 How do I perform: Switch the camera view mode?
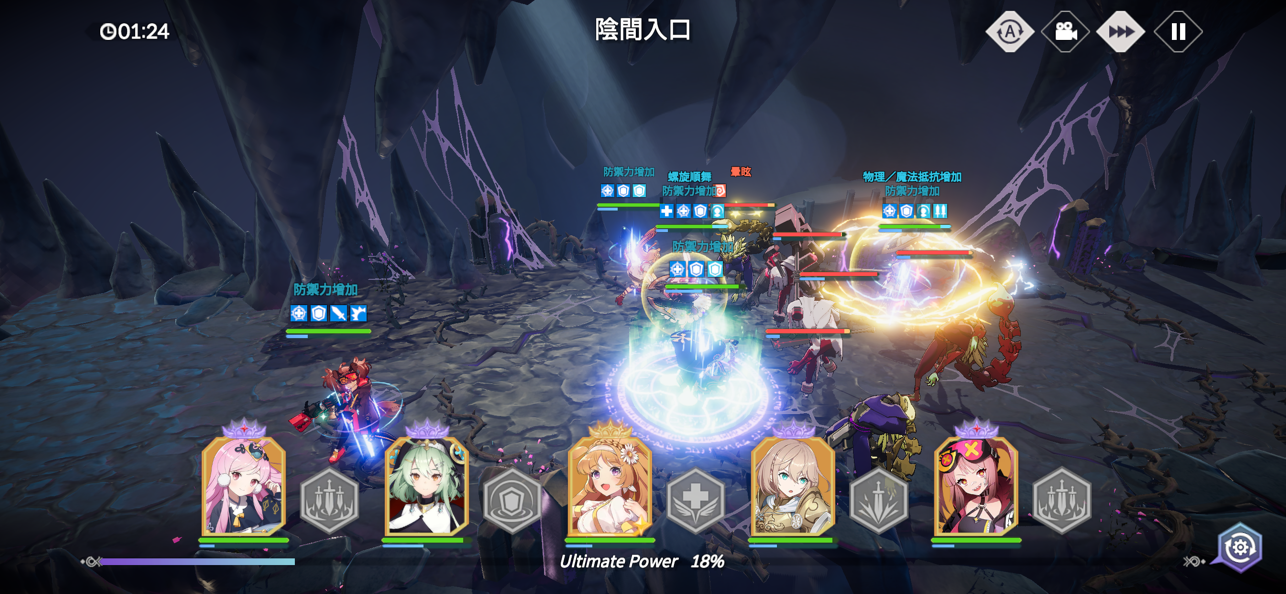pos(1065,32)
